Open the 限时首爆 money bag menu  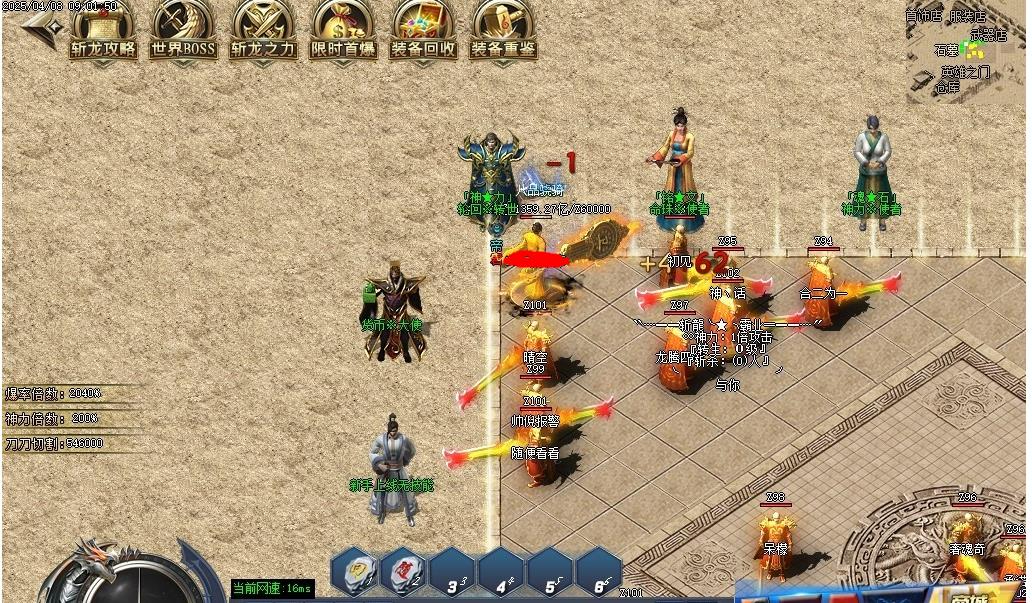coord(343,29)
